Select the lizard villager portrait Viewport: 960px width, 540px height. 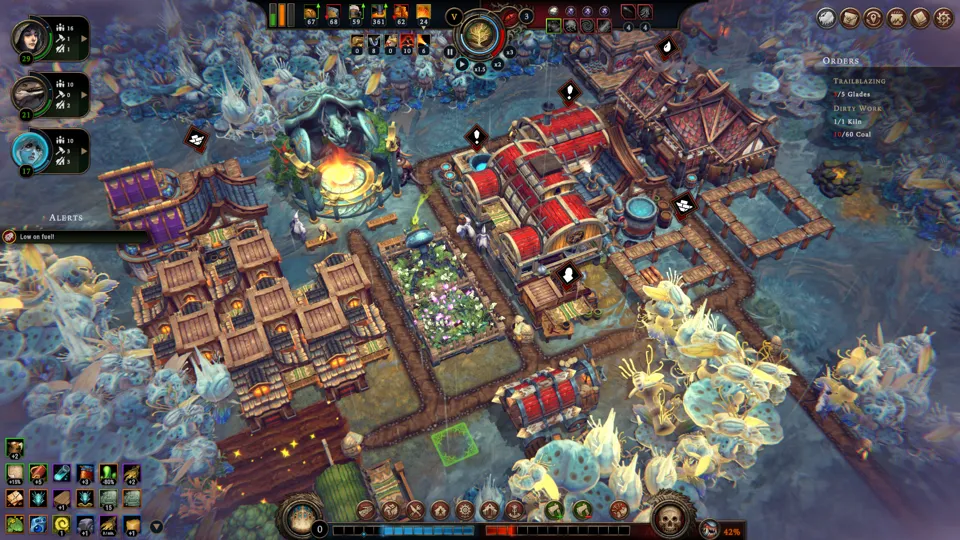pos(28,93)
